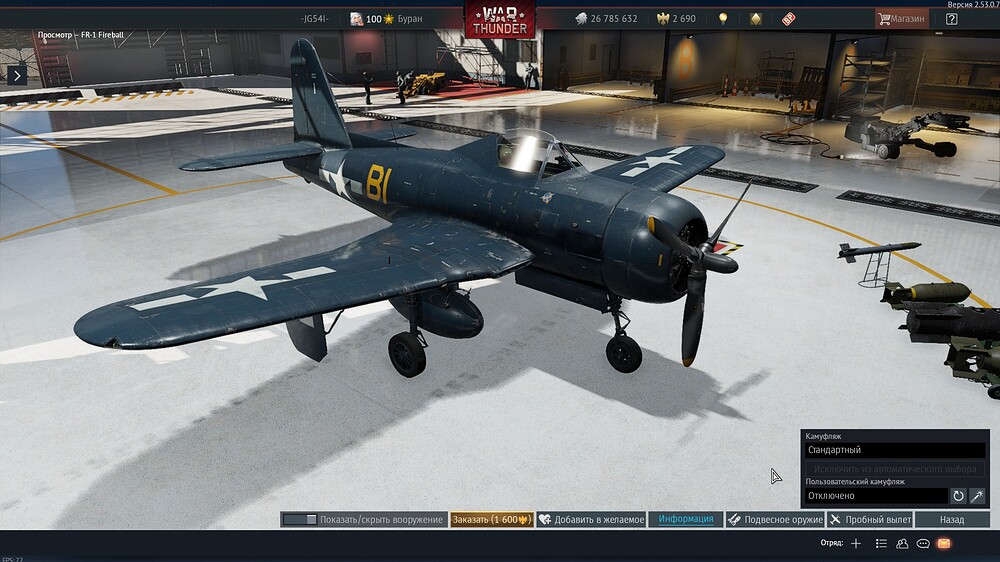Add a squad member with the plus icon
The height and width of the screenshot is (562, 1000).
[x=856, y=543]
